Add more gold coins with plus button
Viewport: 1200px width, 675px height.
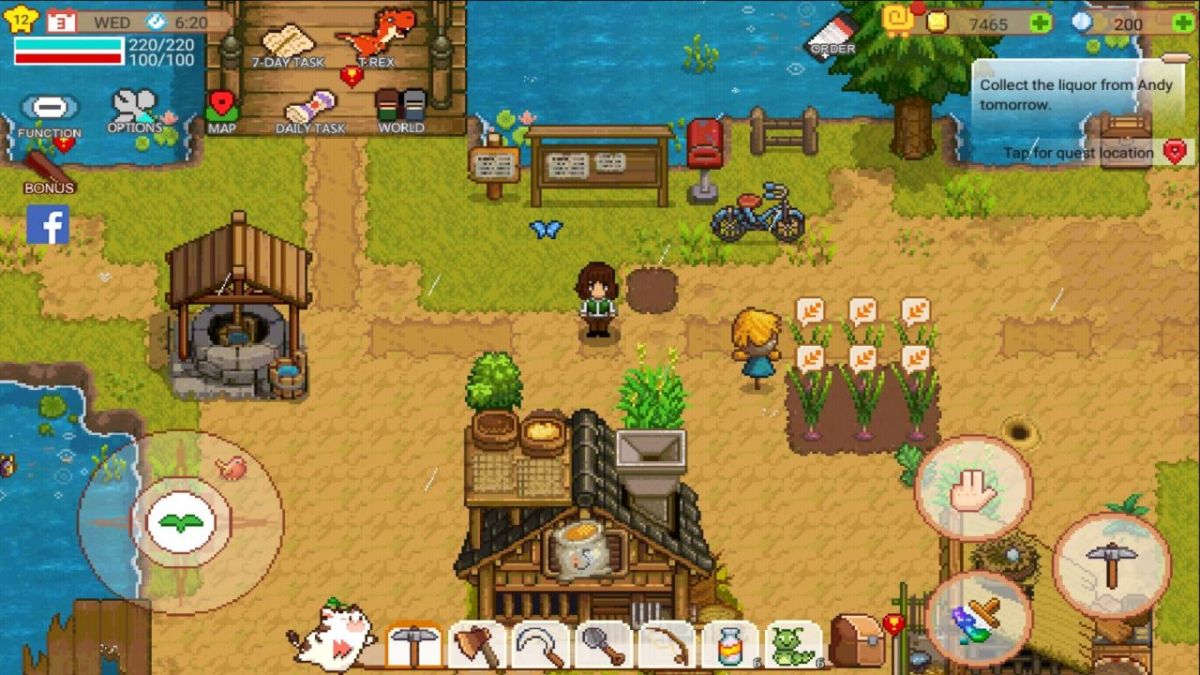point(1041,22)
